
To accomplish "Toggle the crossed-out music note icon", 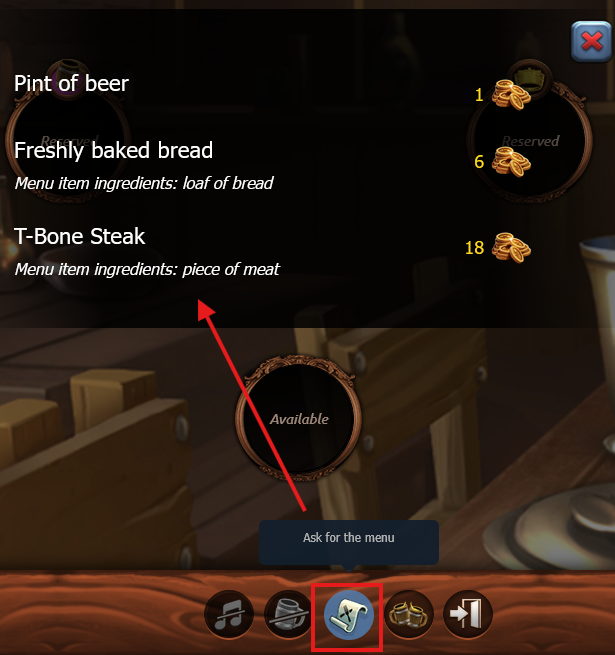I will (229, 615).
